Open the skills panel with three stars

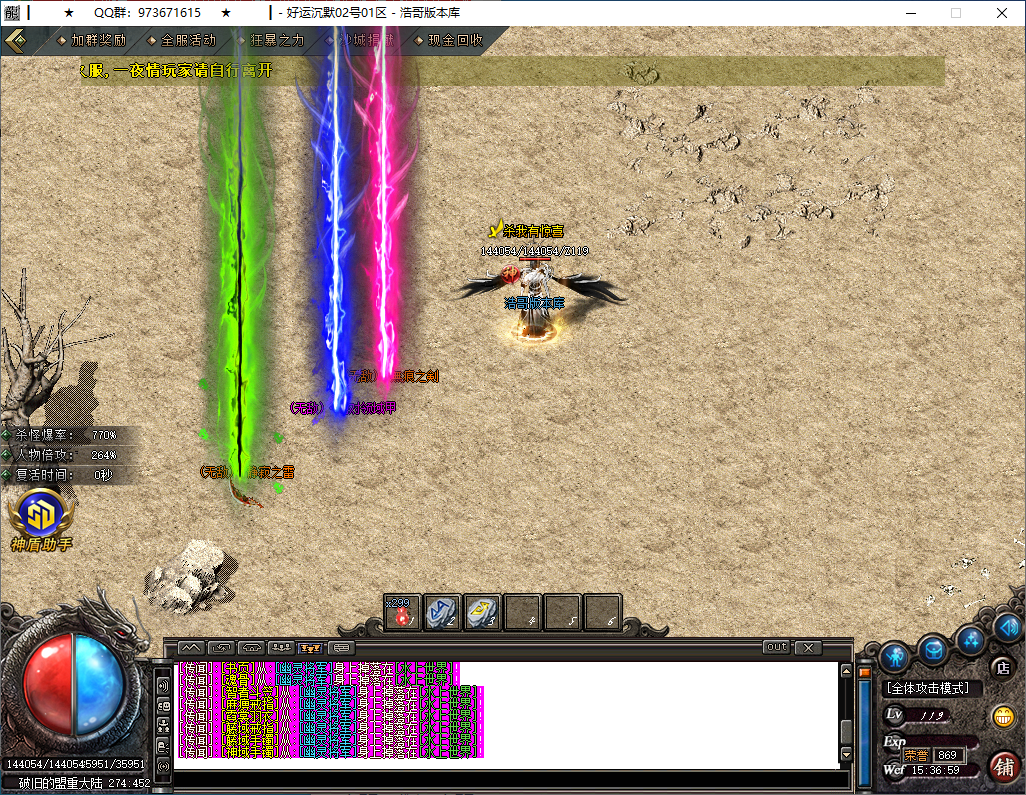970,640
